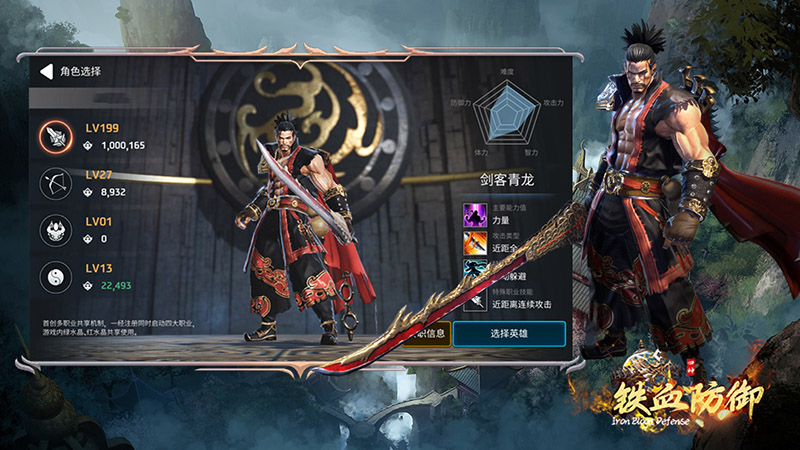Open the class info (信息) button
The width and height of the screenshot is (800, 450).
(x=430, y=333)
